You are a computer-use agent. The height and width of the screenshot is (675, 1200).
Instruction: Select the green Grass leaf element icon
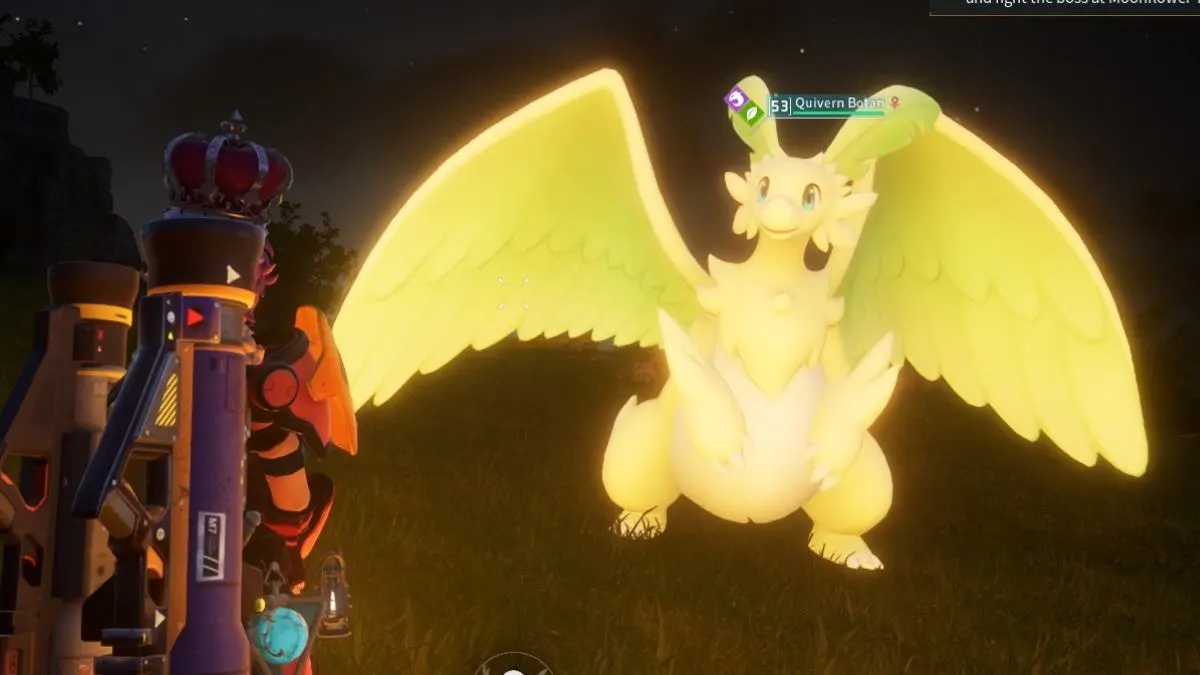point(752,112)
